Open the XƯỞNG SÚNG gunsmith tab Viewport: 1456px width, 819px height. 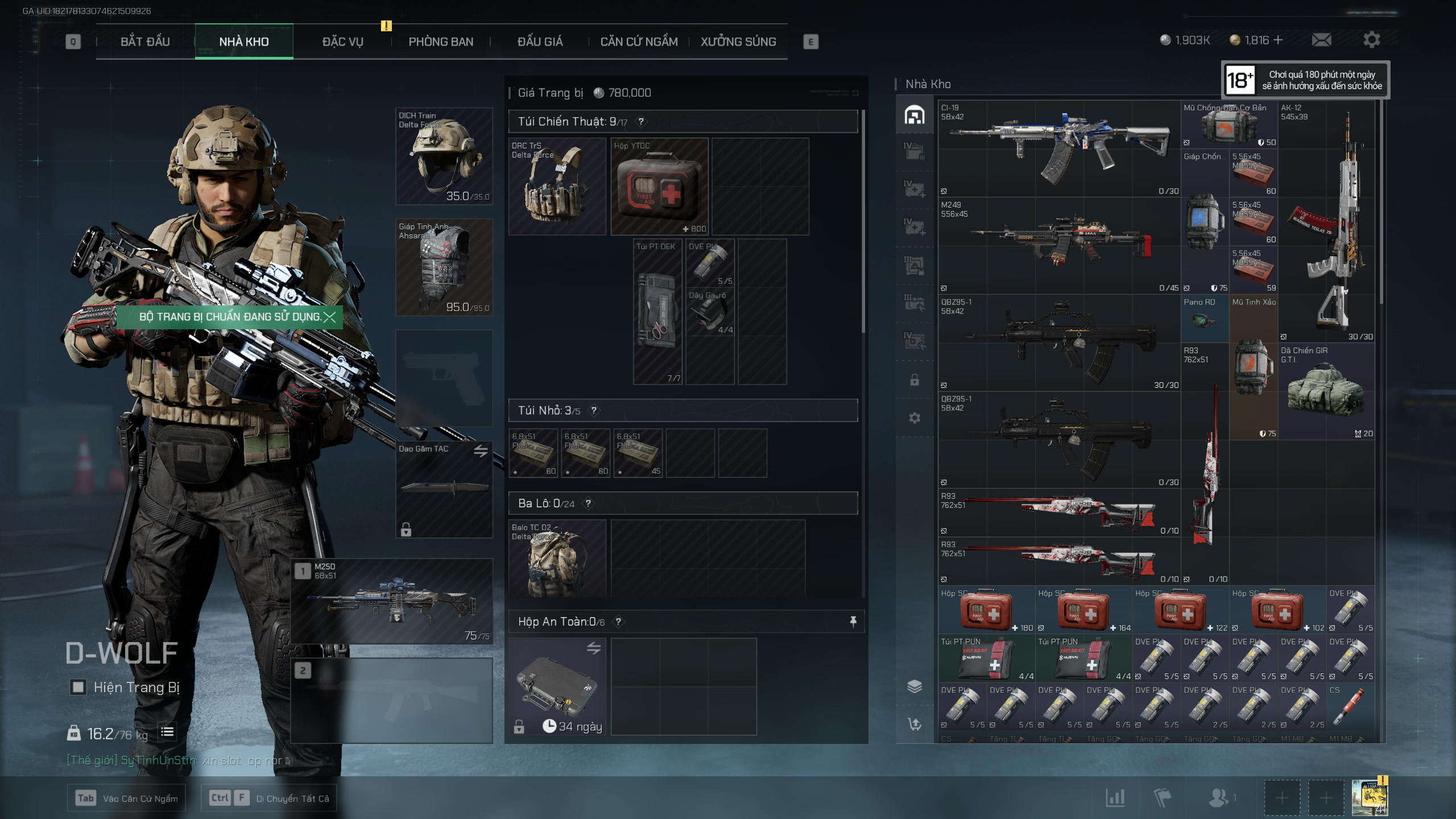(x=738, y=42)
